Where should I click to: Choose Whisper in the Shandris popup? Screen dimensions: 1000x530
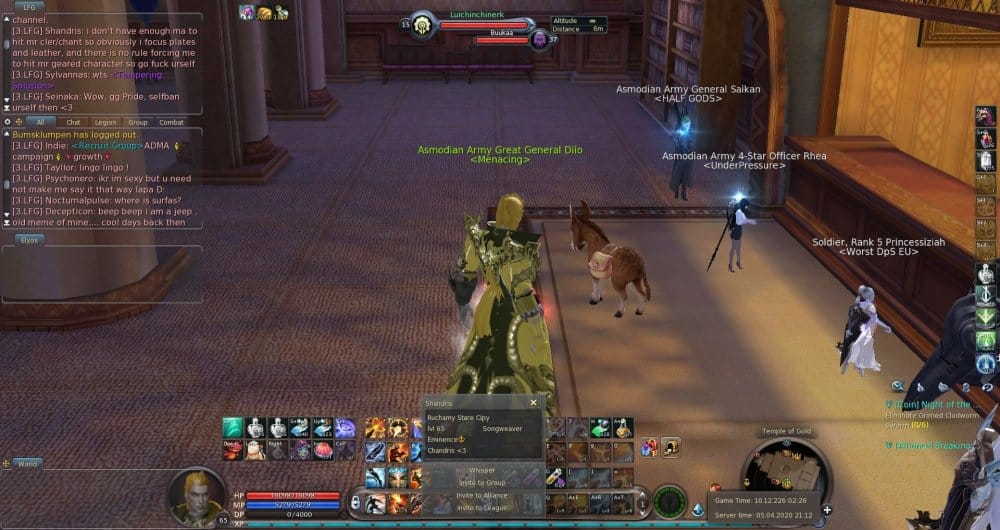(481, 469)
